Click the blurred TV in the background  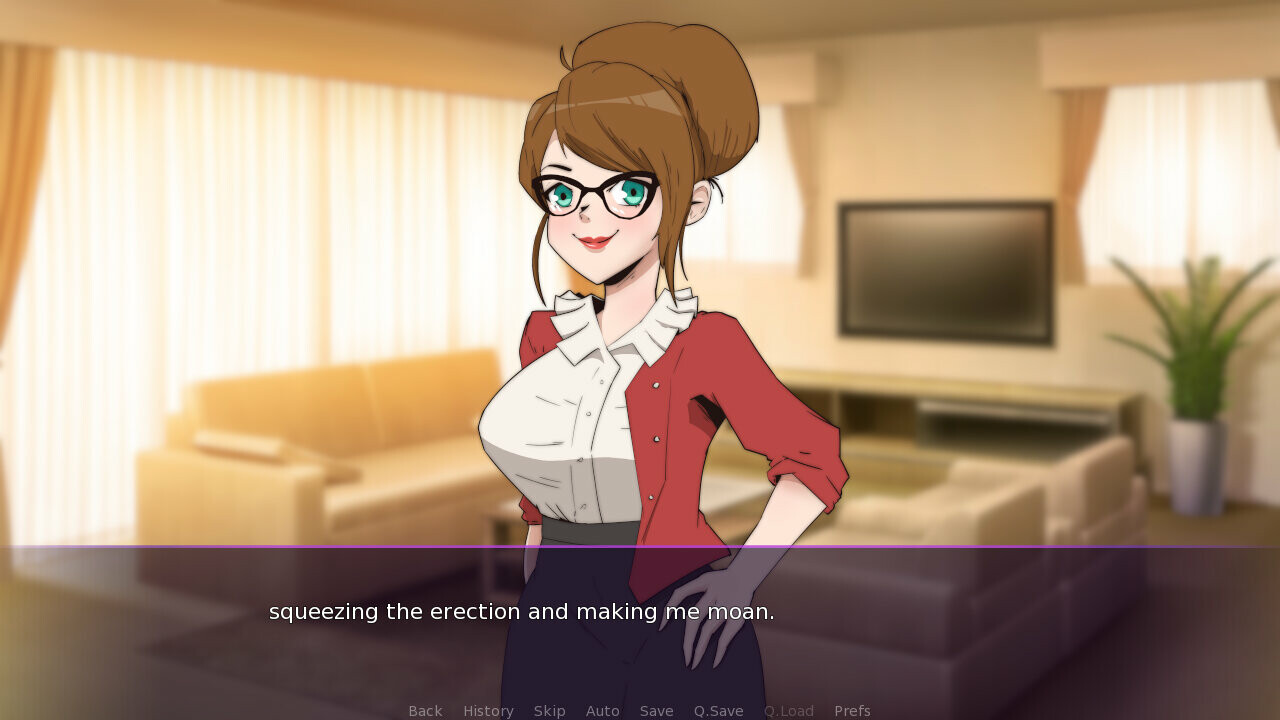[x=945, y=270]
